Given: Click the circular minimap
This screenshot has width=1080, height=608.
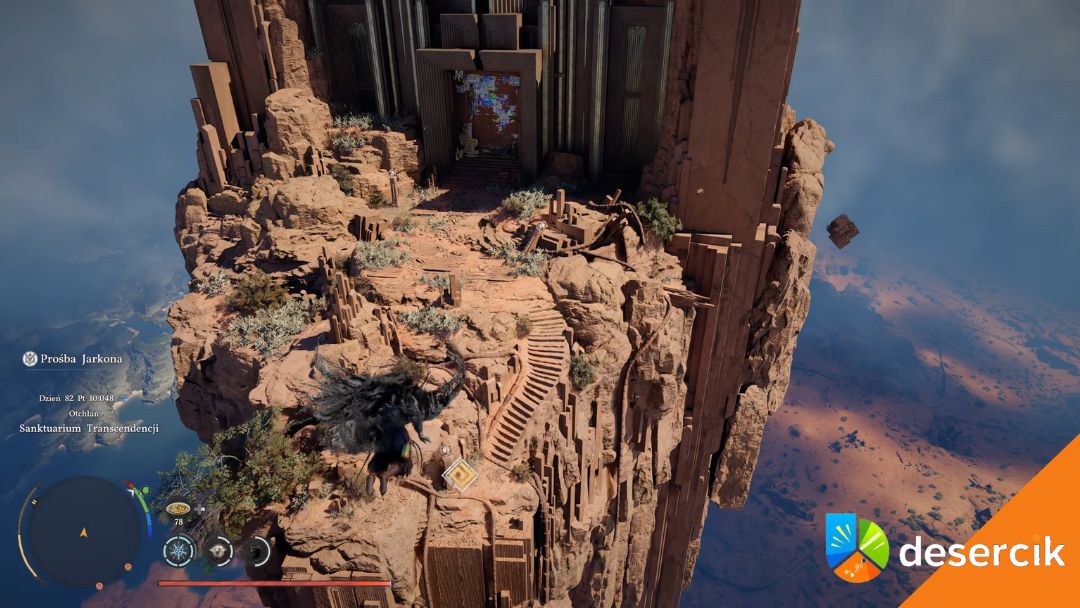Looking at the screenshot, I should pos(84,531).
